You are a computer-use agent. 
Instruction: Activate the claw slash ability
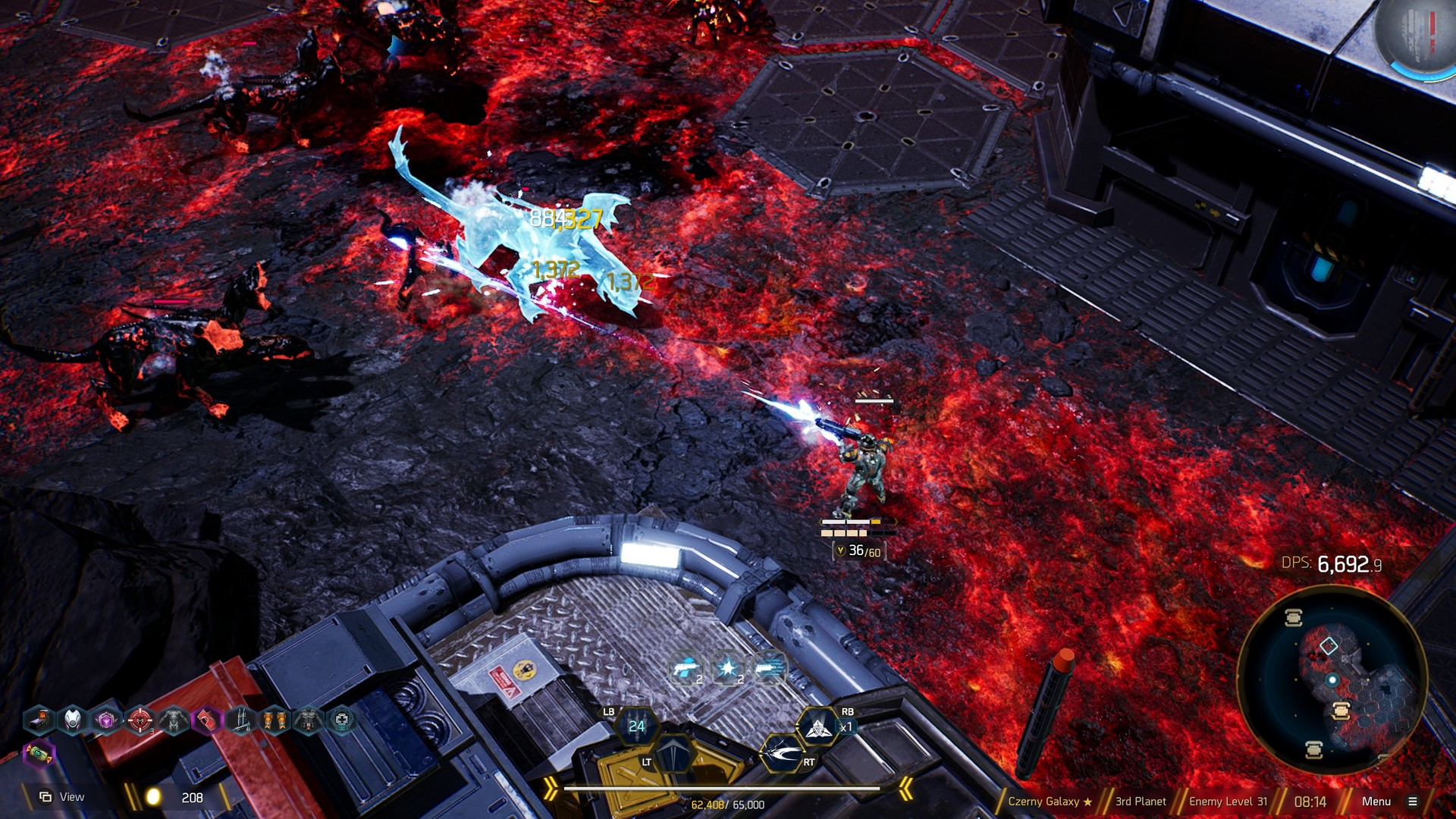tap(782, 754)
